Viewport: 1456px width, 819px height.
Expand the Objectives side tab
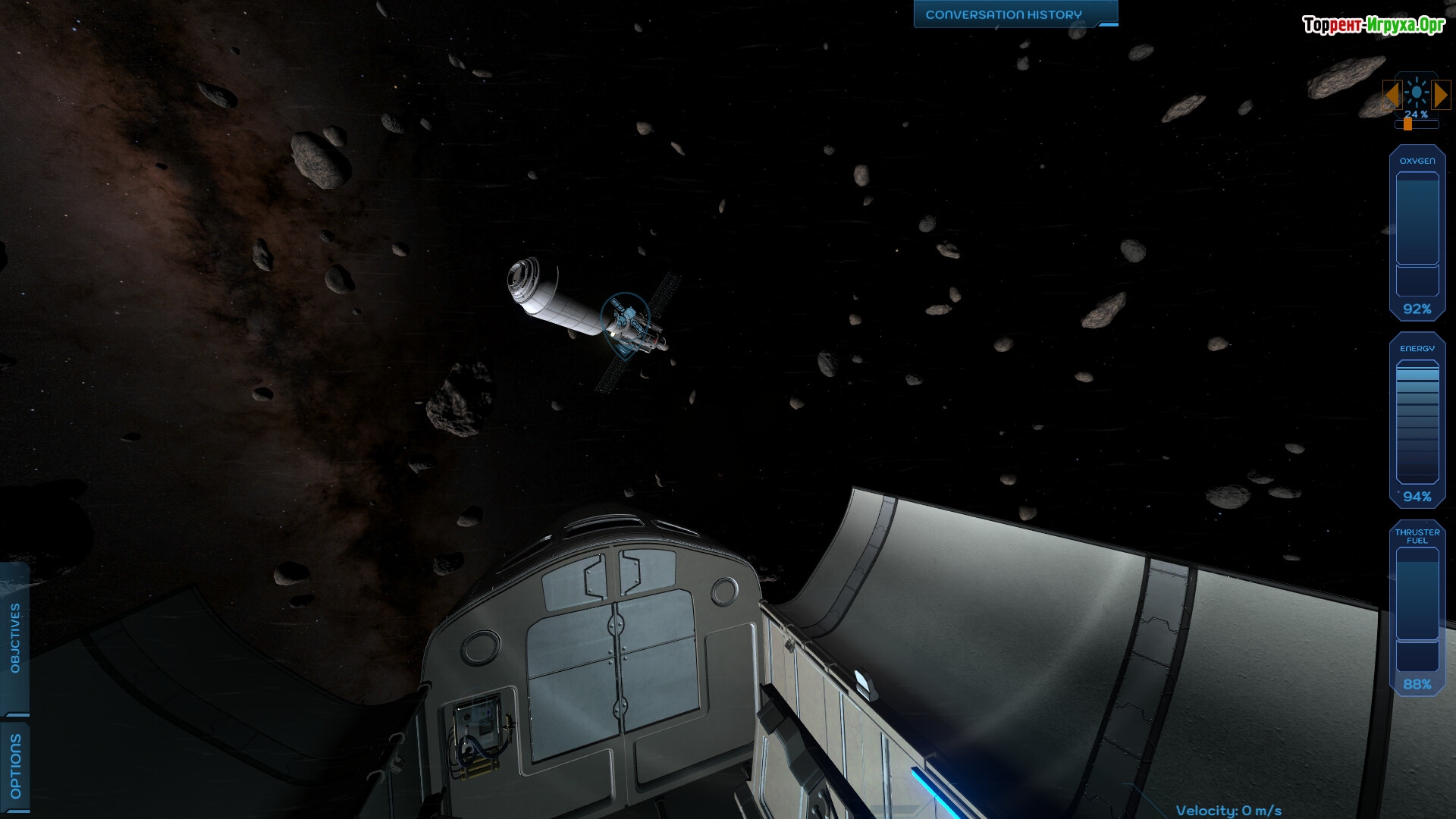click(x=15, y=638)
